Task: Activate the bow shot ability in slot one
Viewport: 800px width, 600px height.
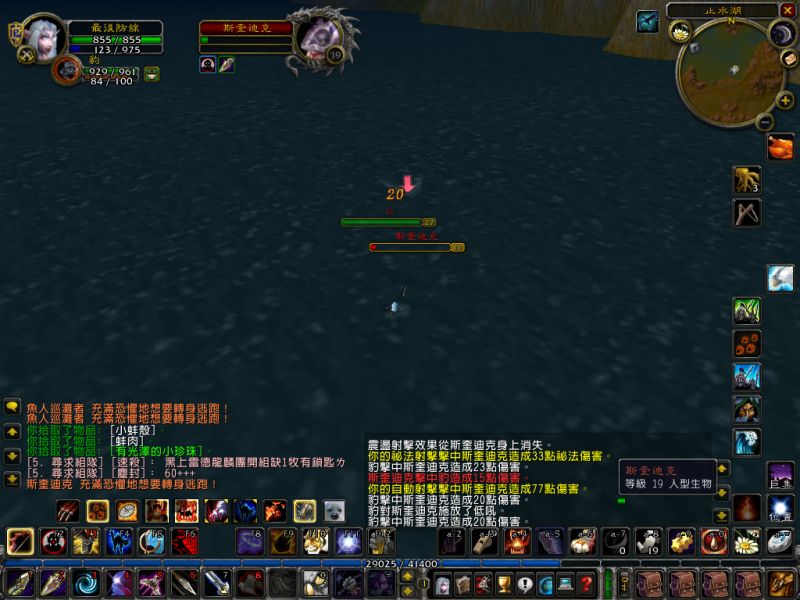Action: click(20, 542)
